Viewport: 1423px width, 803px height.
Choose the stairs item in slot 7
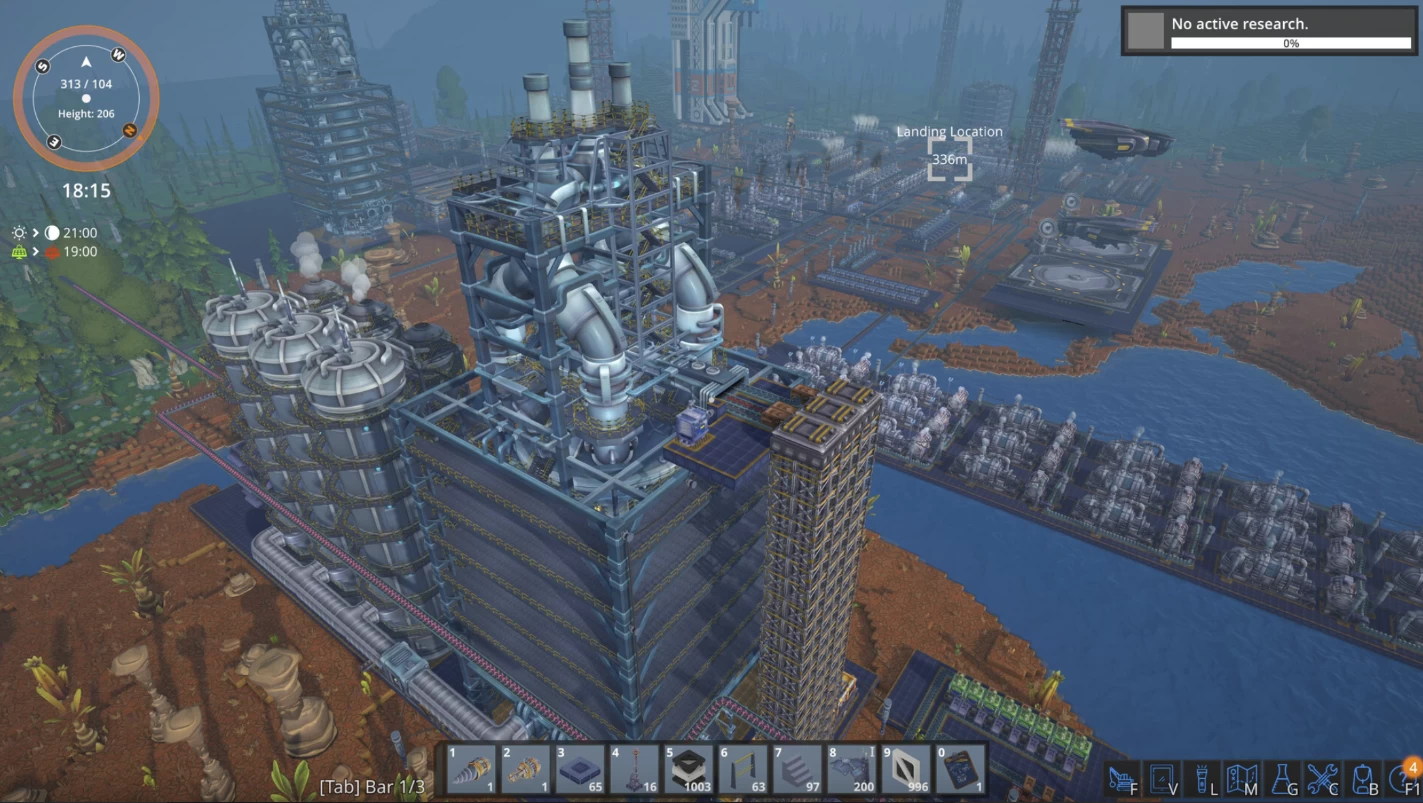(x=797, y=769)
